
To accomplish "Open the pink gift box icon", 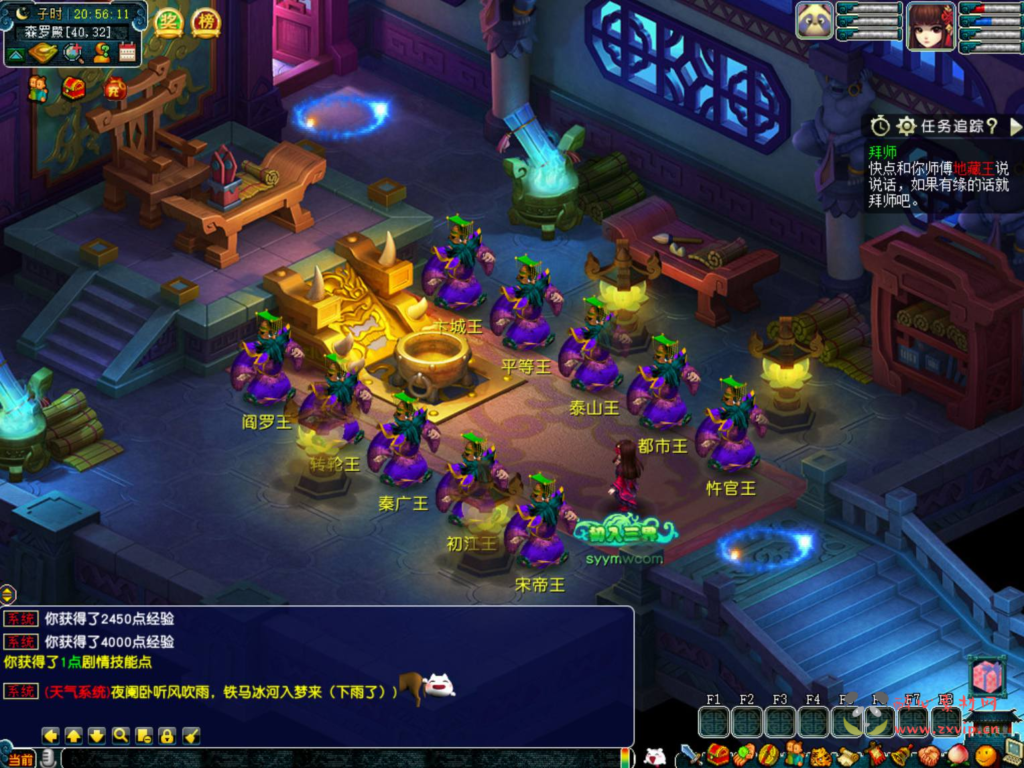I will click(x=986, y=677).
